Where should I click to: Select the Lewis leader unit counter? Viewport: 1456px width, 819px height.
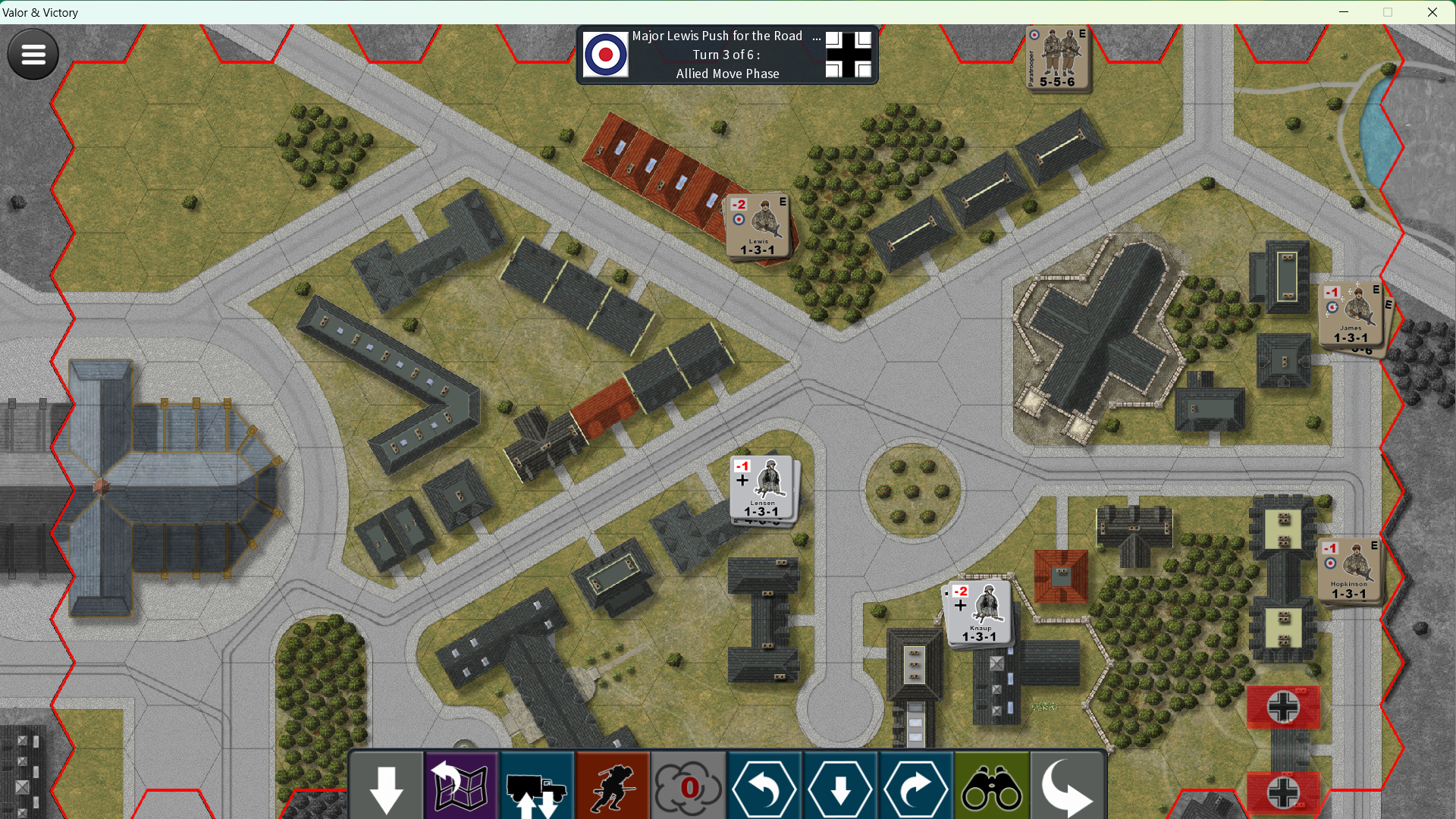tap(758, 227)
